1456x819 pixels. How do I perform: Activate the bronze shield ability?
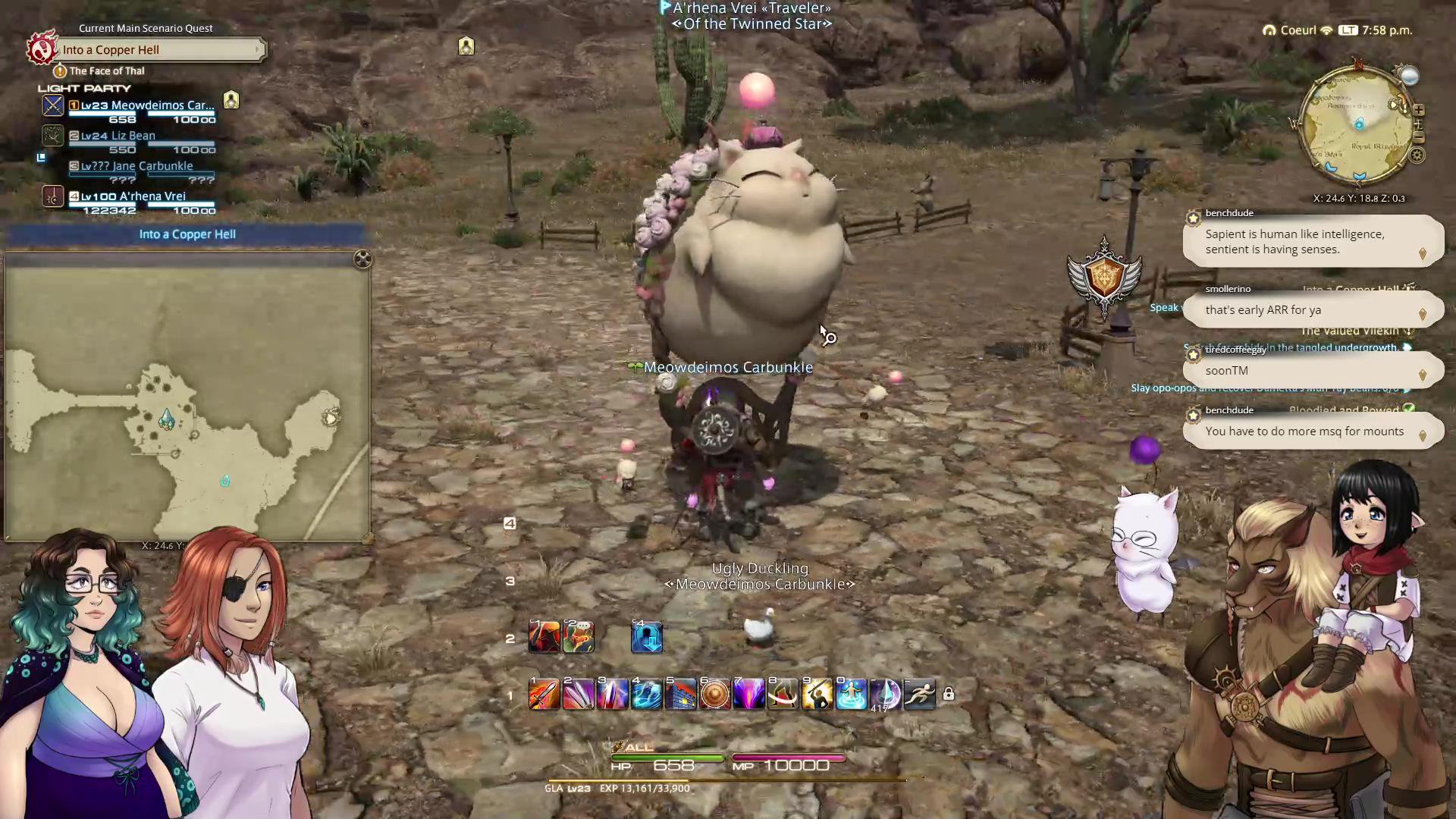715,695
